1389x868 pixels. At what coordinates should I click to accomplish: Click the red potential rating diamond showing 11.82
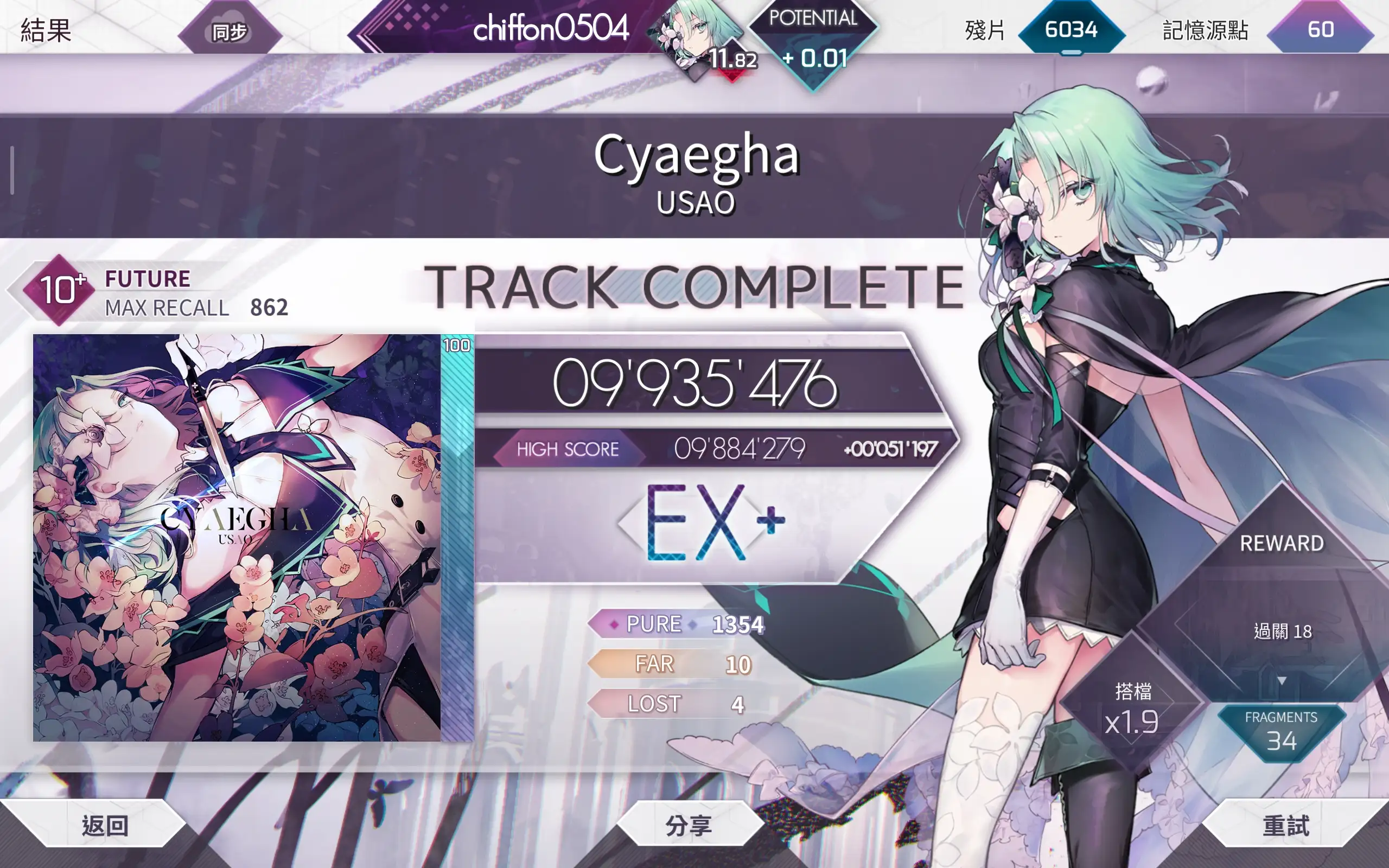pos(734,58)
